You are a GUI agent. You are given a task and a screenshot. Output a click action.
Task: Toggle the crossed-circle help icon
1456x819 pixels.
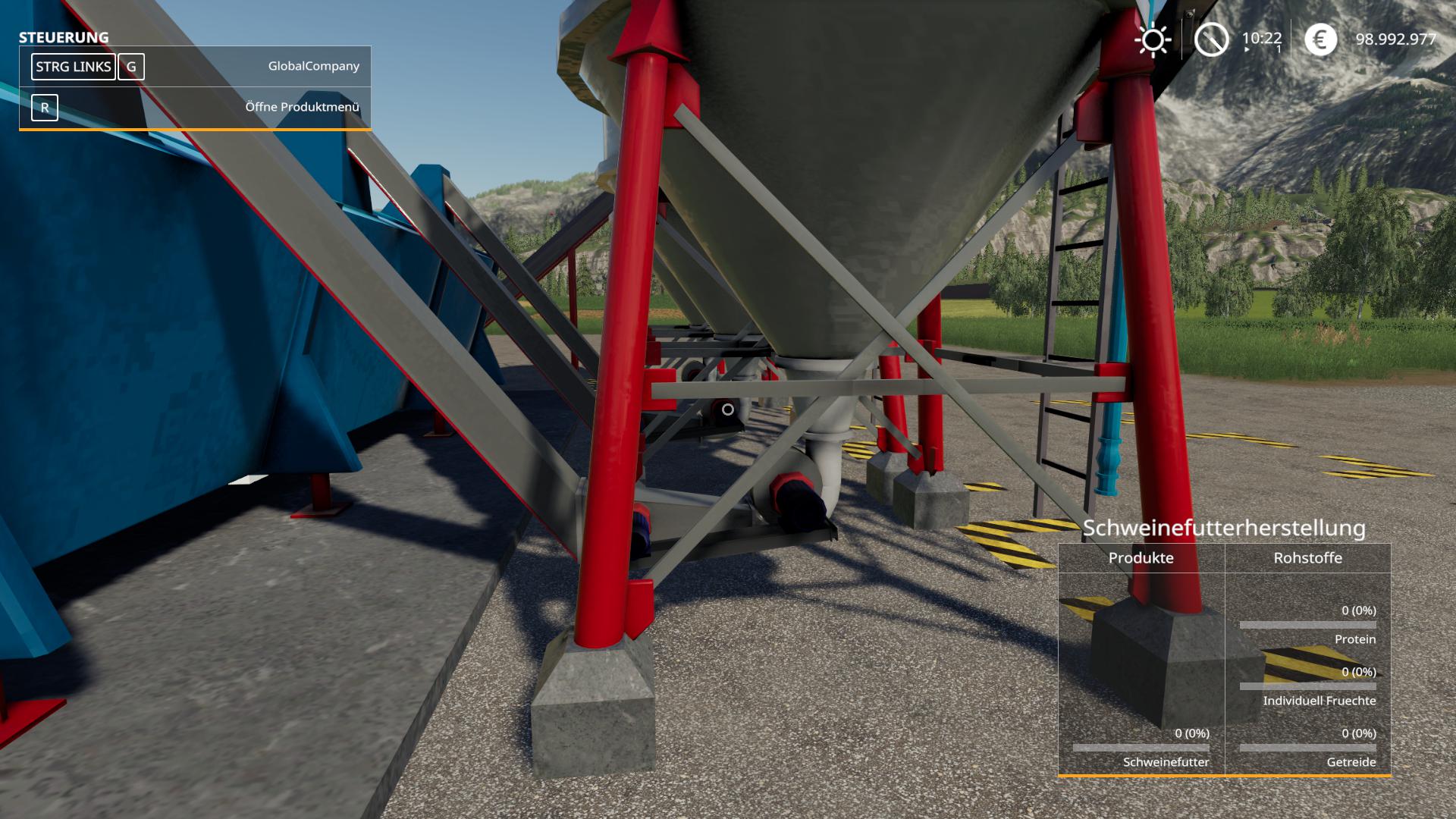tap(1213, 39)
